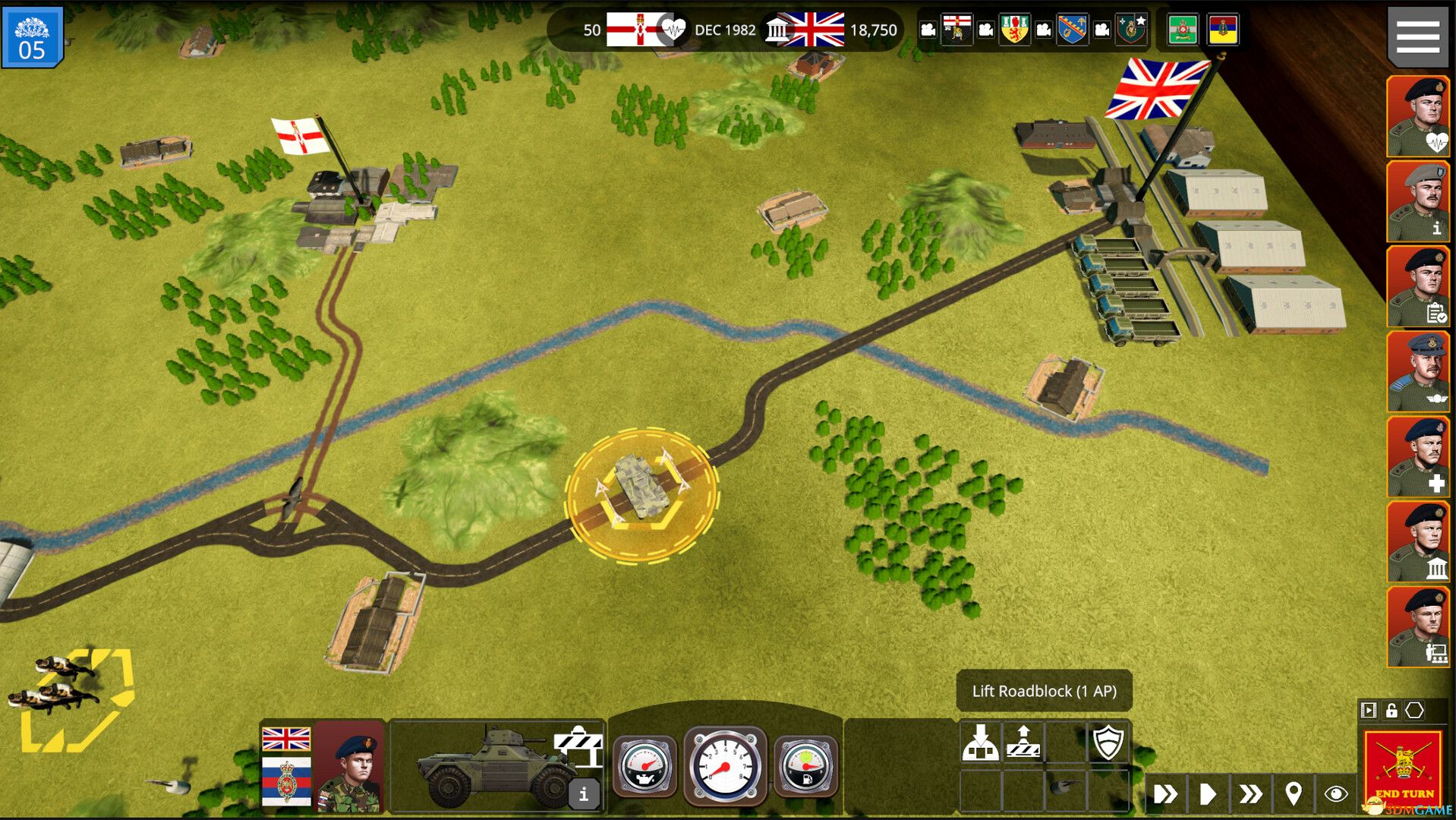Select the commander portrait in the unit panel
Viewport: 1456px width, 820px height.
[x=348, y=767]
